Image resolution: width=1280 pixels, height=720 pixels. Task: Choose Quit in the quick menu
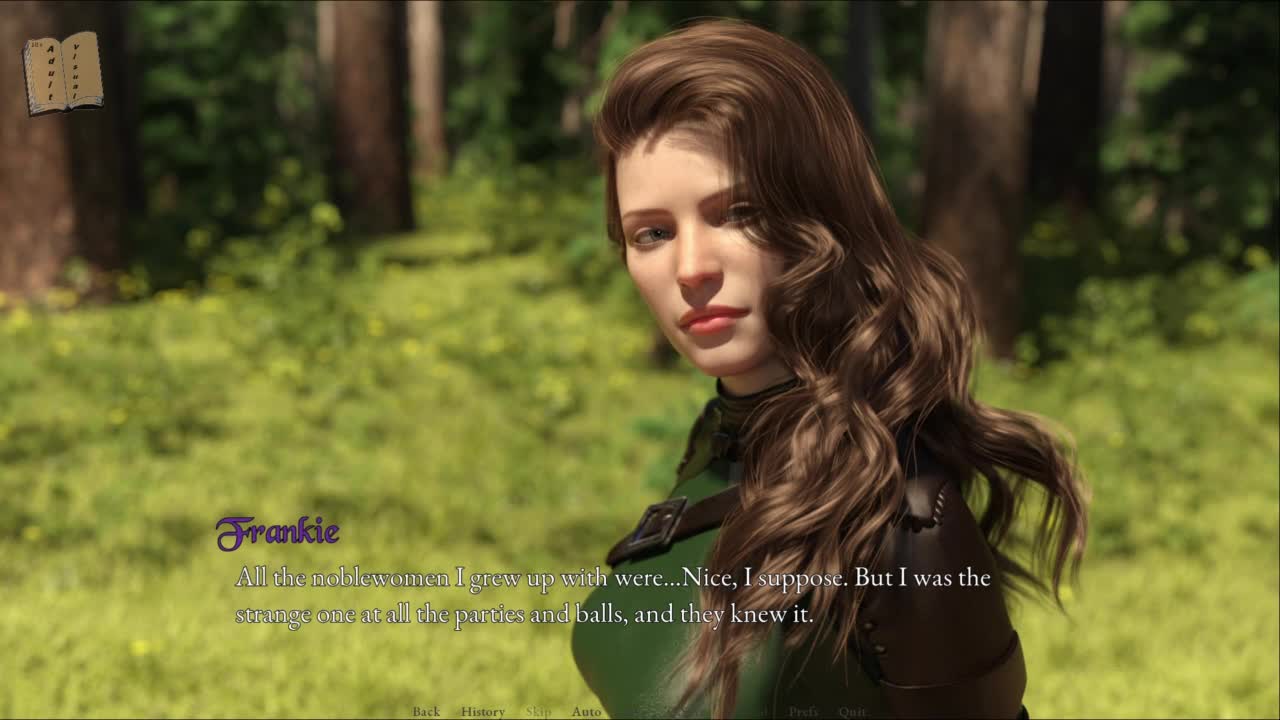tap(852, 712)
